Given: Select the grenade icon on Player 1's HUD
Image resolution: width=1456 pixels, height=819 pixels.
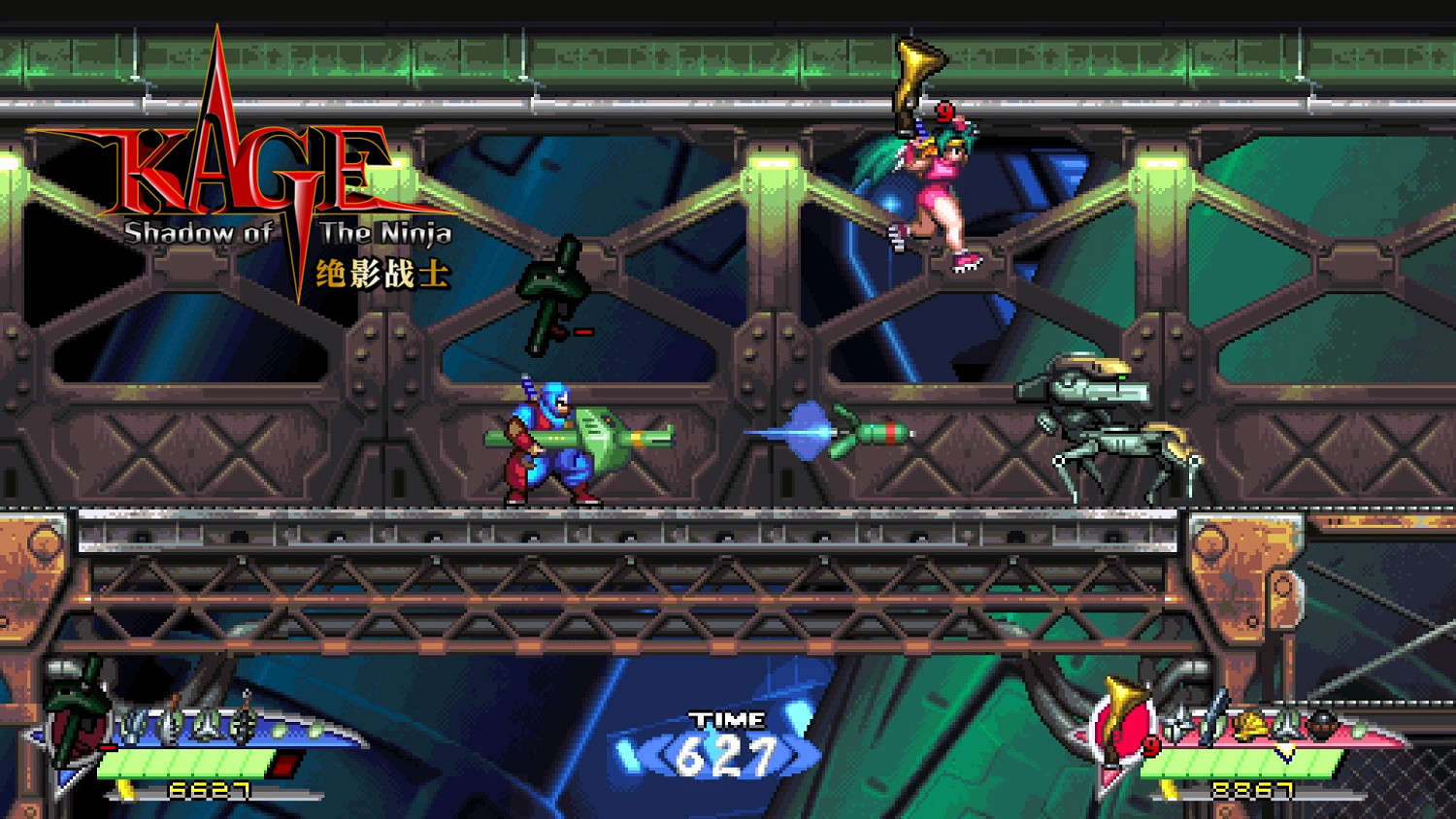Looking at the screenshot, I should (x=246, y=726).
